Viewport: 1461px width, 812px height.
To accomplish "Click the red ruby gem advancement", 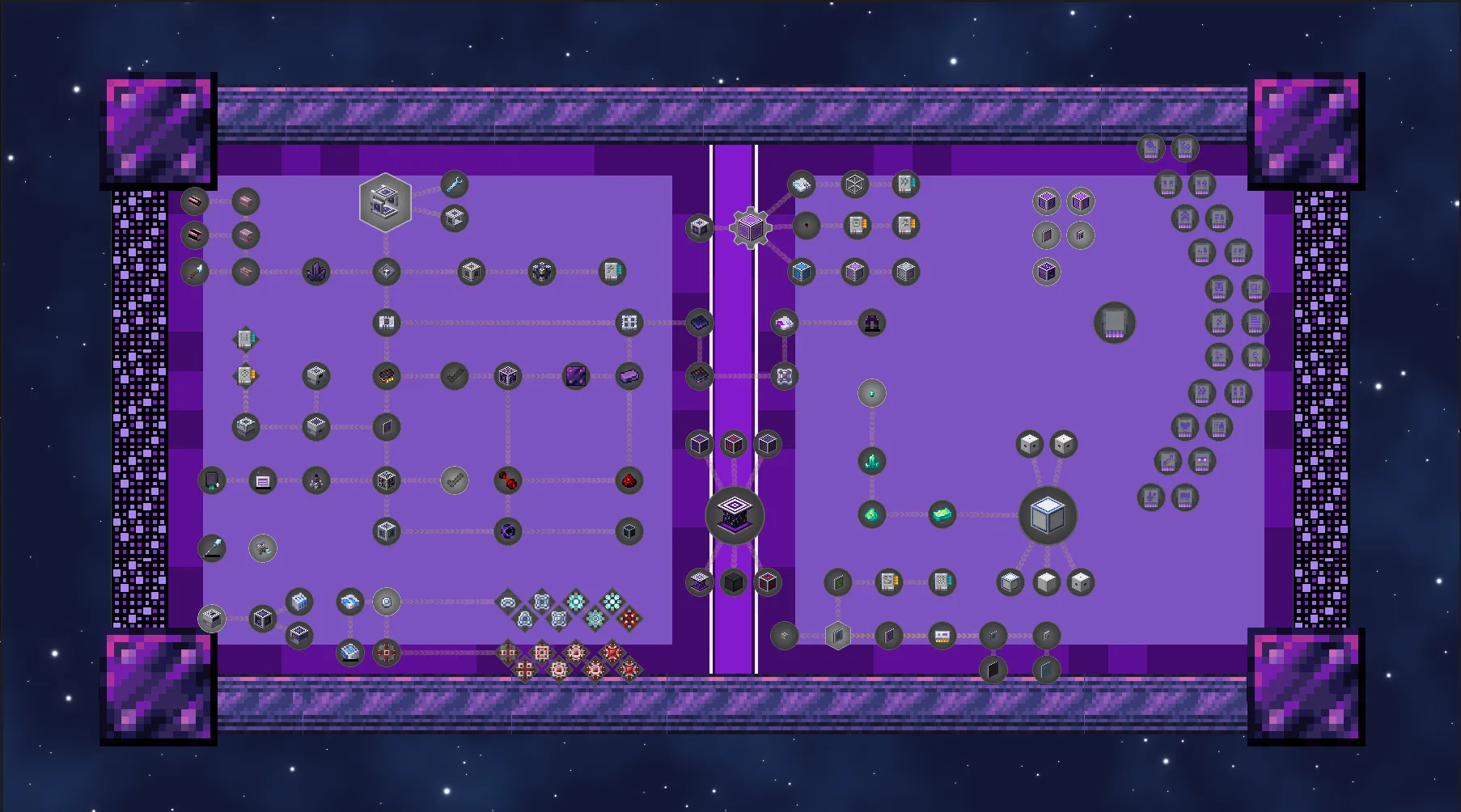I will (630, 480).
